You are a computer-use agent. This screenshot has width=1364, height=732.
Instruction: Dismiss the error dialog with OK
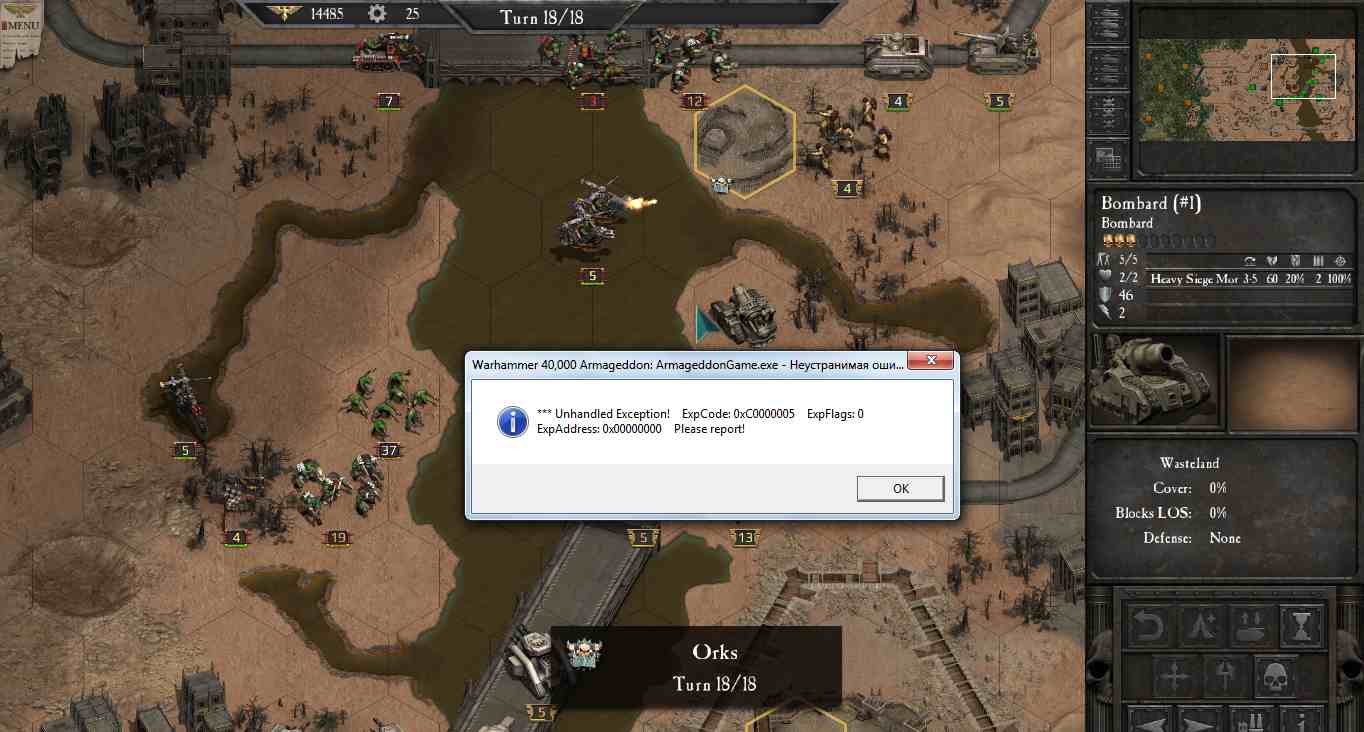[x=900, y=488]
